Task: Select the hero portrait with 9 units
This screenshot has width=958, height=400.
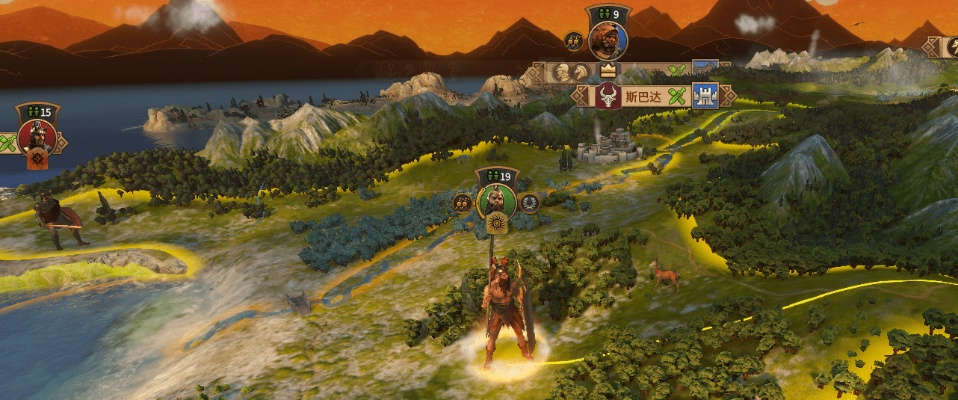Action: tap(607, 40)
